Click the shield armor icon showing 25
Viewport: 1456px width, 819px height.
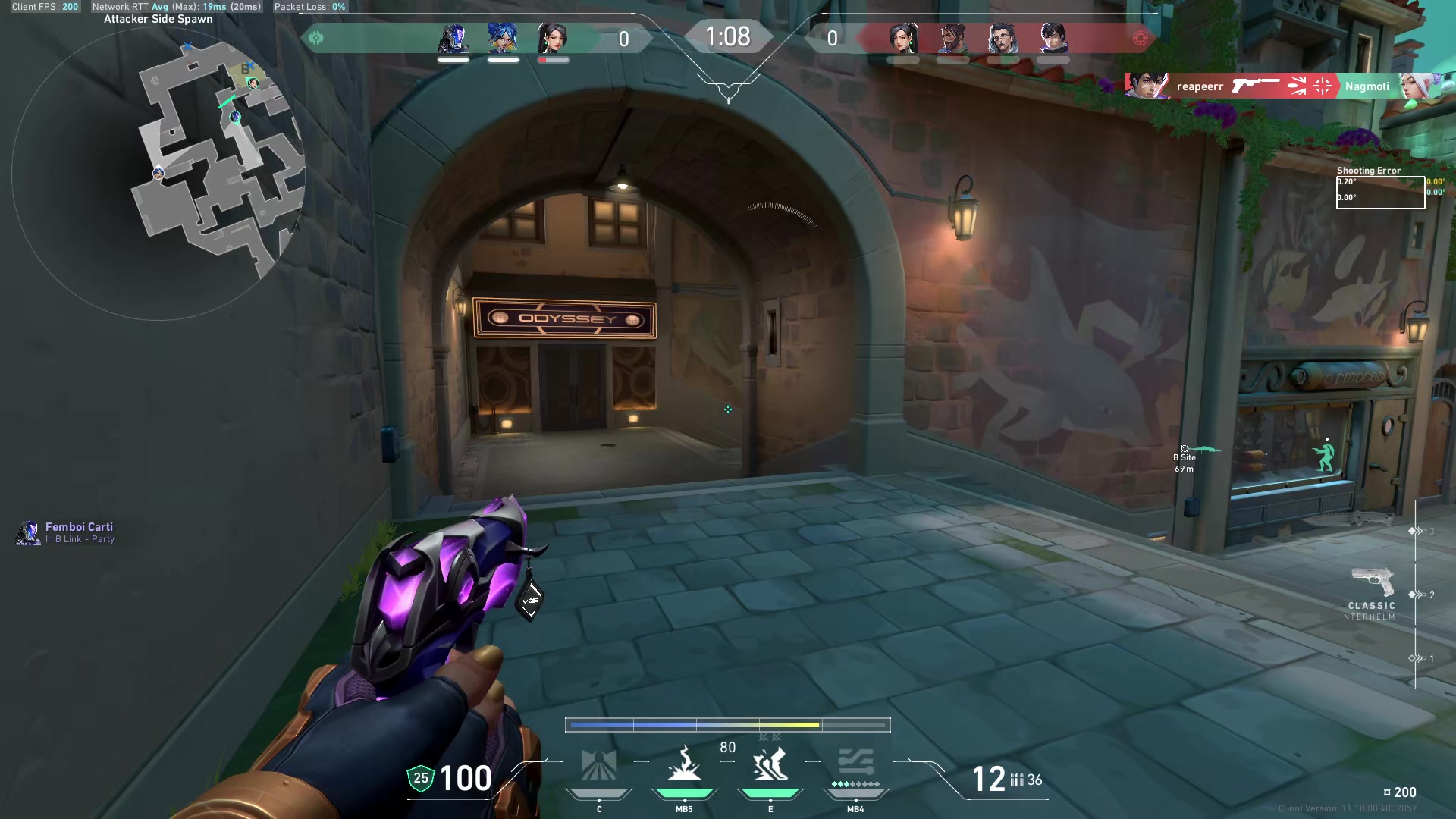click(x=421, y=778)
